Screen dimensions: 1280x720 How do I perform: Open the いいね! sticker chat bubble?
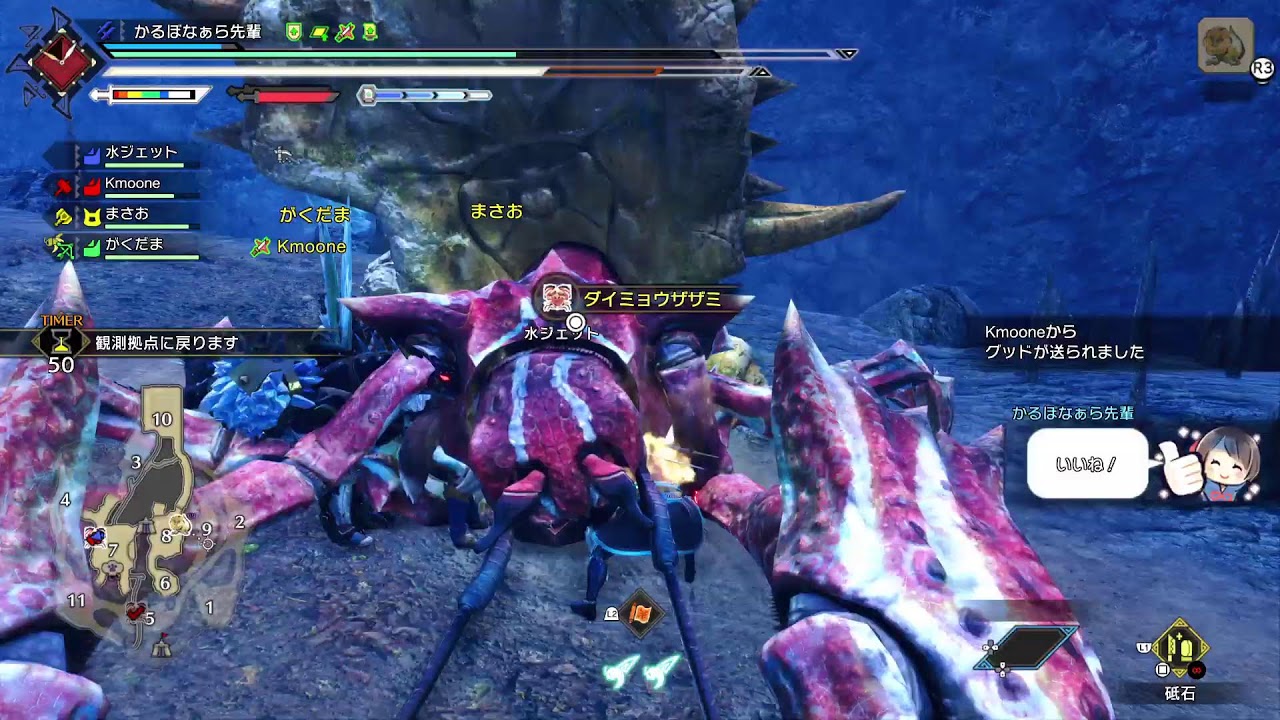point(1087,464)
